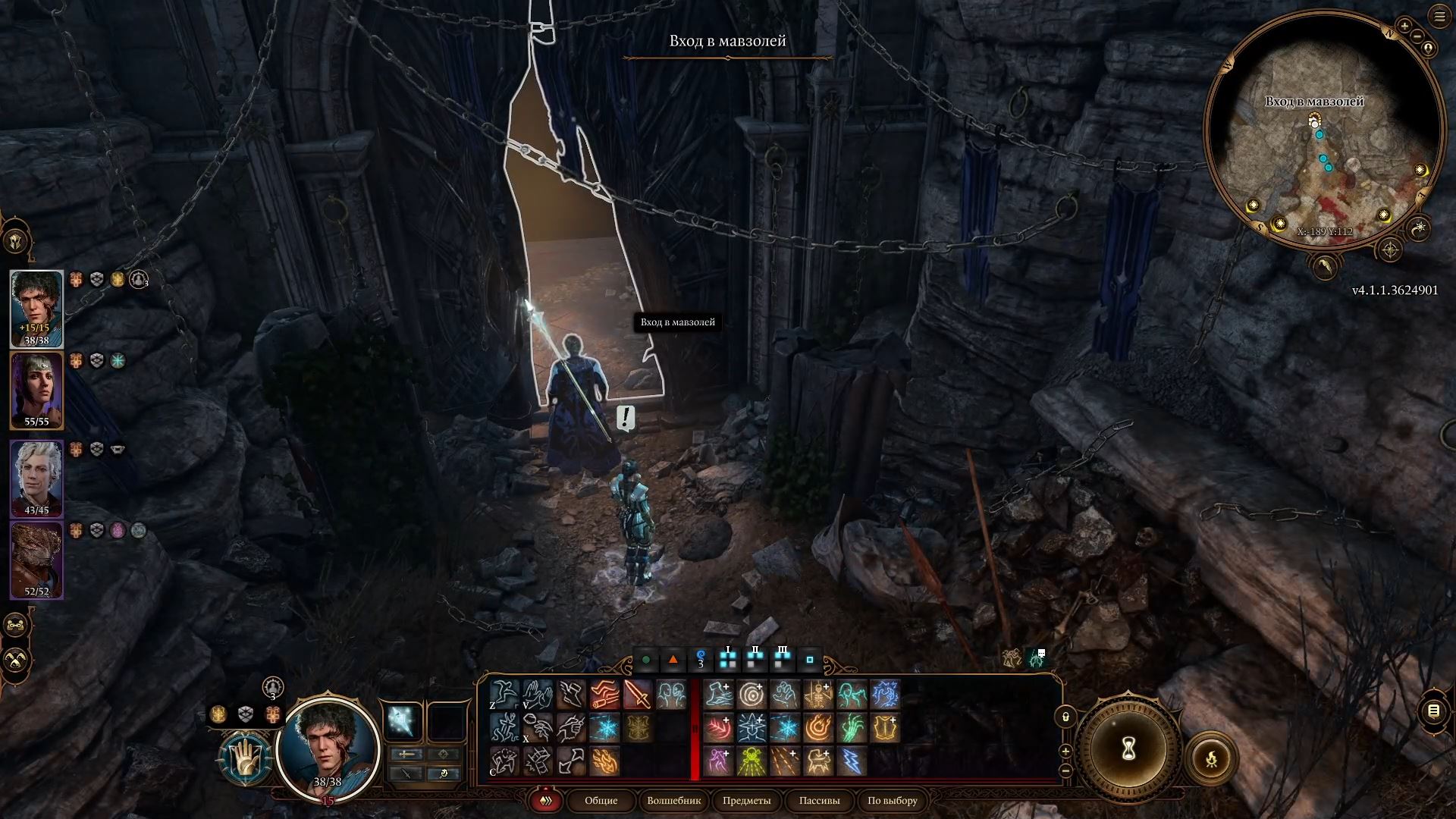Click the Предметы hotbar tab button

point(745,801)
